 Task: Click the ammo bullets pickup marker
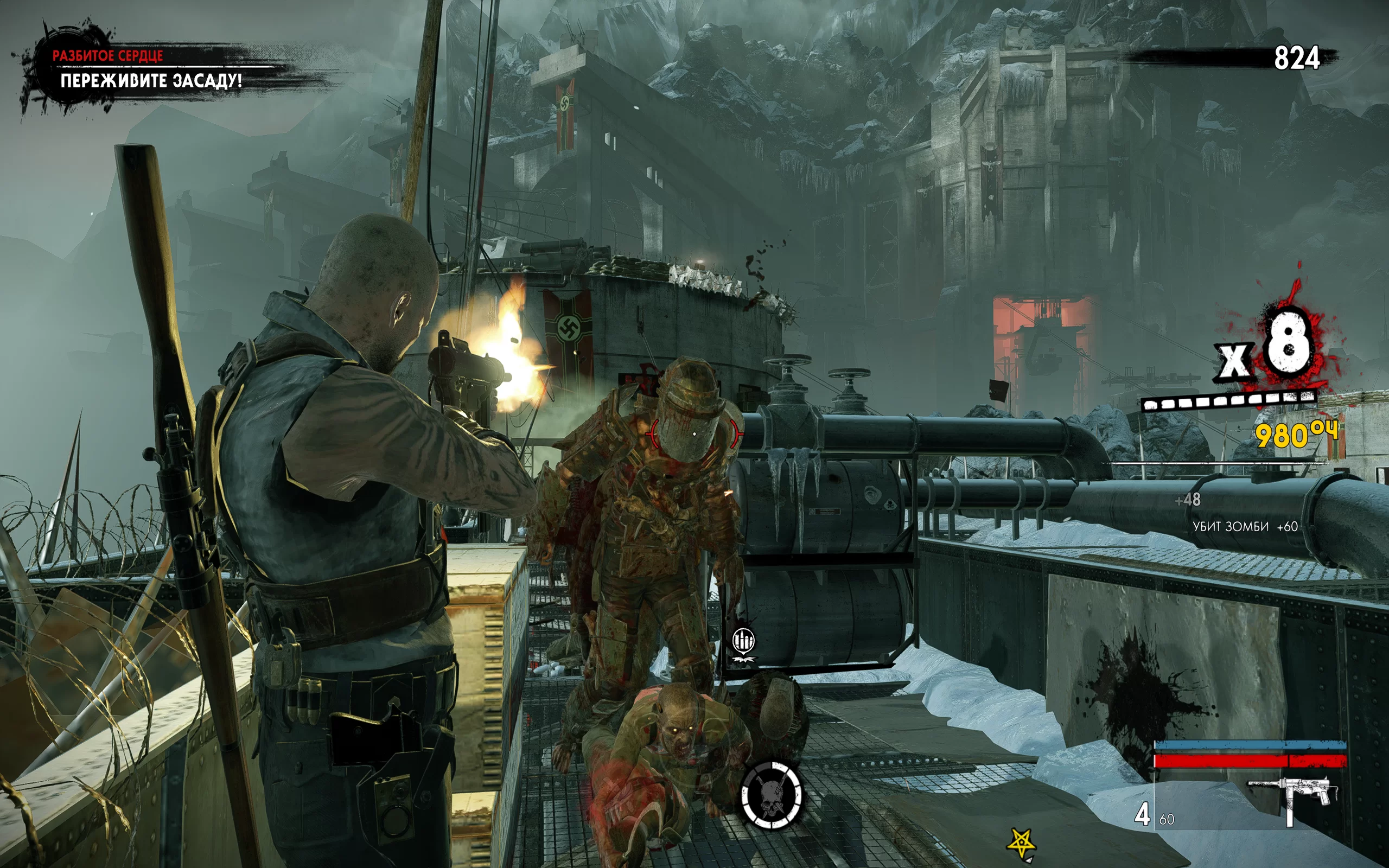[x=744, y=641]
